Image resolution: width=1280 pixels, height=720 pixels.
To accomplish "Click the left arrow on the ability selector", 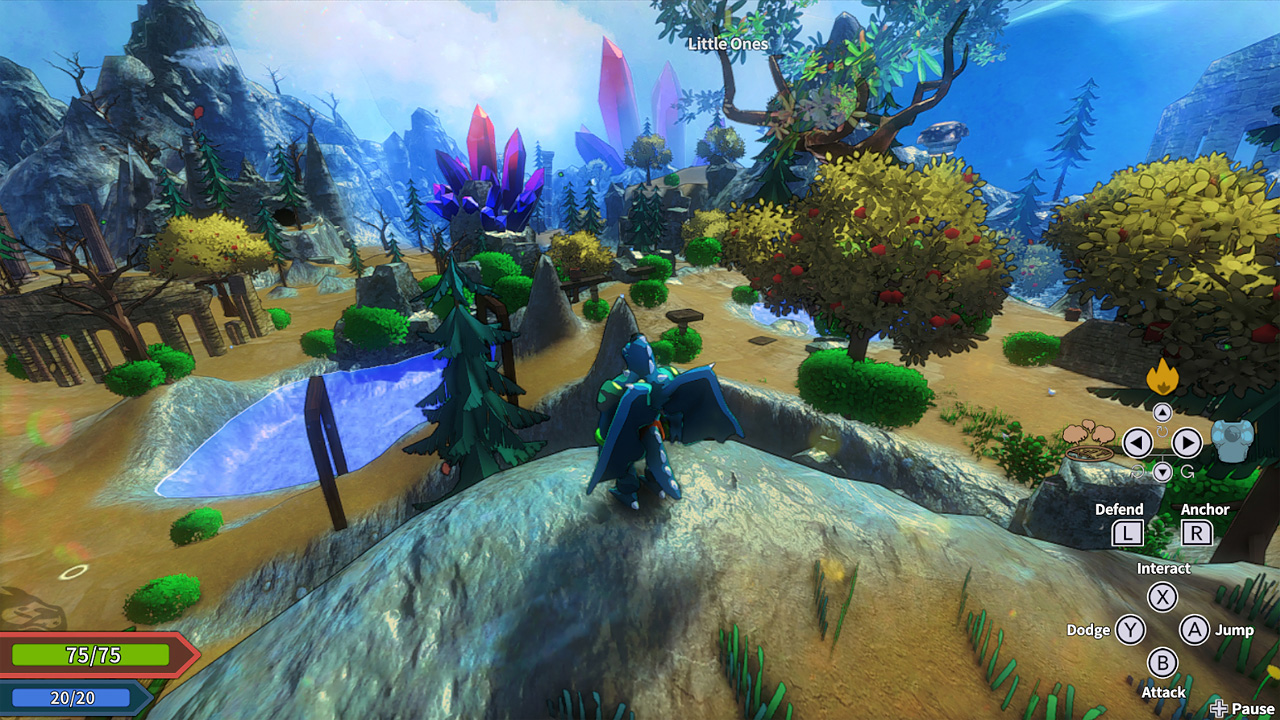I will [x=1138, y=444].
